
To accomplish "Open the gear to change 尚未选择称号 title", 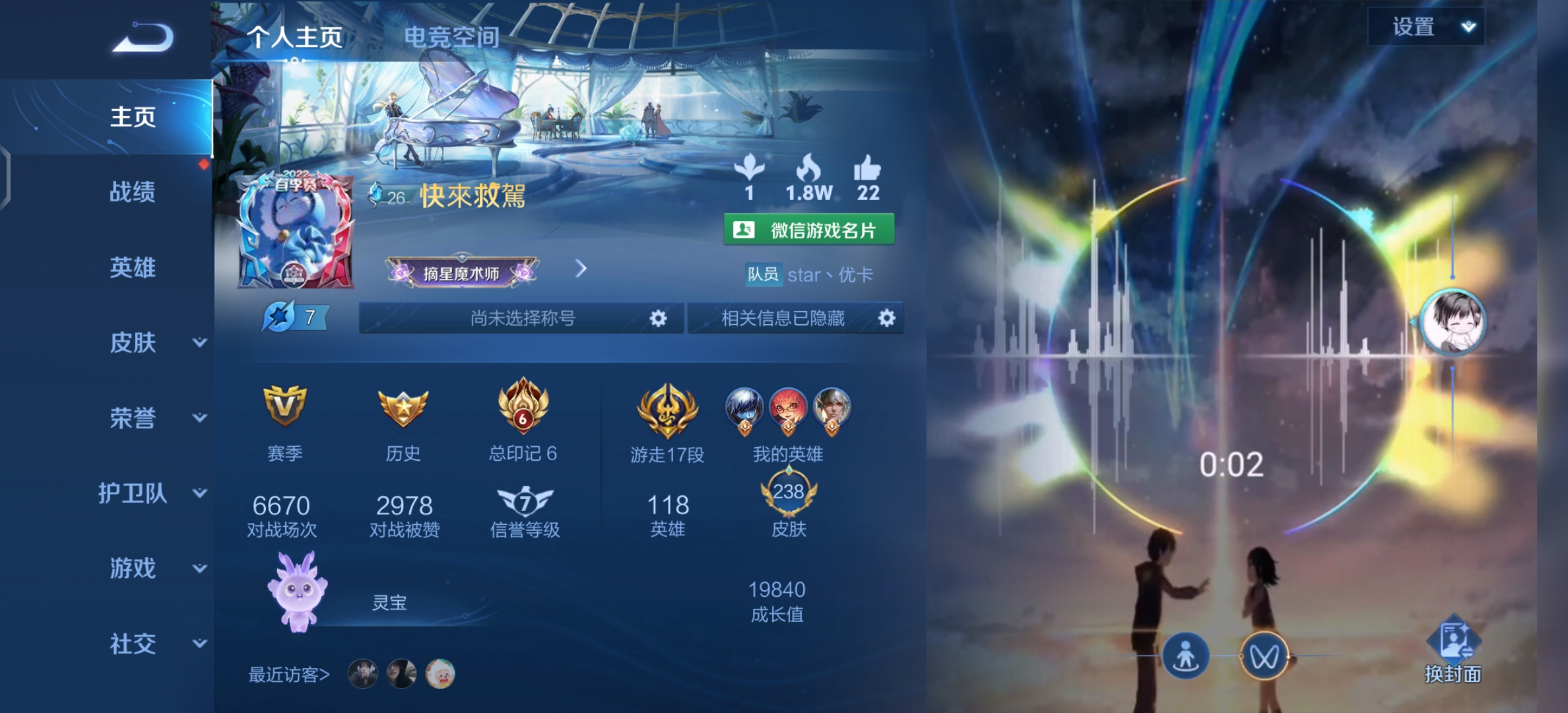I will (657, 318).
